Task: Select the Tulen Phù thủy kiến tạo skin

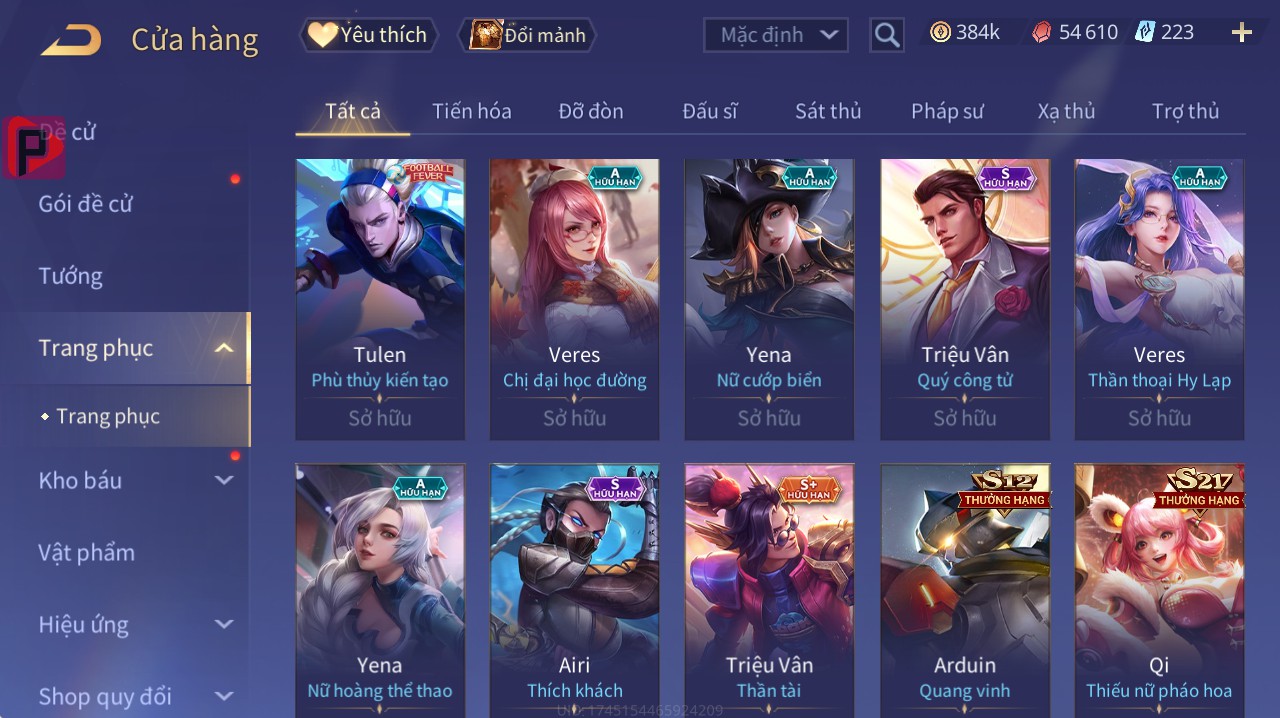Action: (x=380, y=298)
